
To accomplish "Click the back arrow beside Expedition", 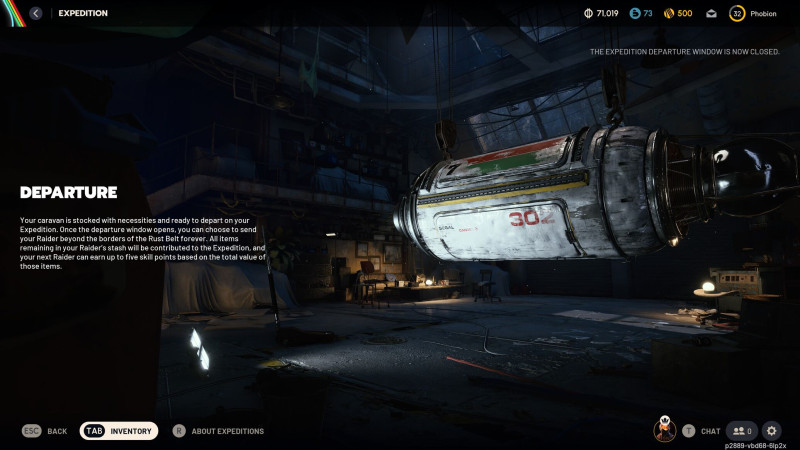I will click(x=36, y=13).
